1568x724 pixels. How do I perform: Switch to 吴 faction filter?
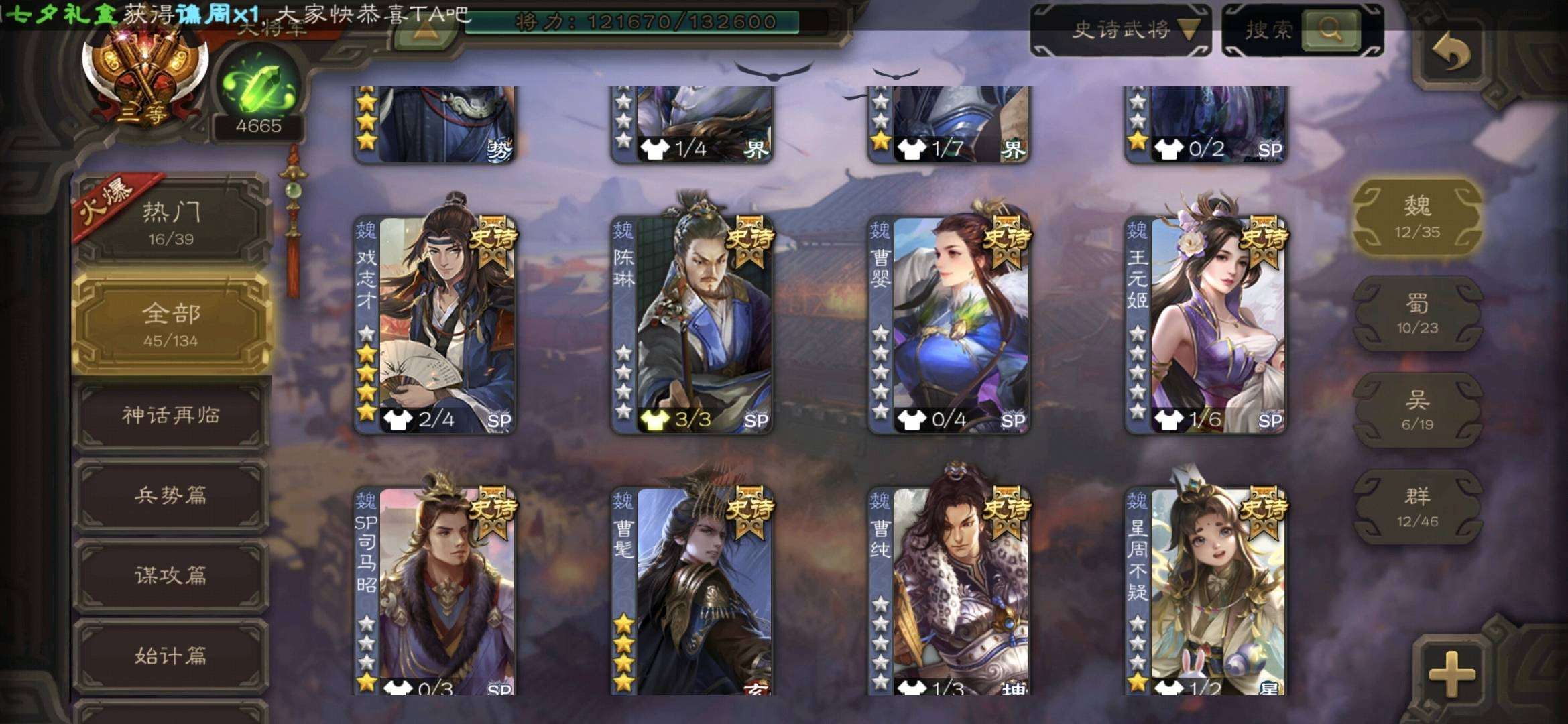[x=1417, y=410]
